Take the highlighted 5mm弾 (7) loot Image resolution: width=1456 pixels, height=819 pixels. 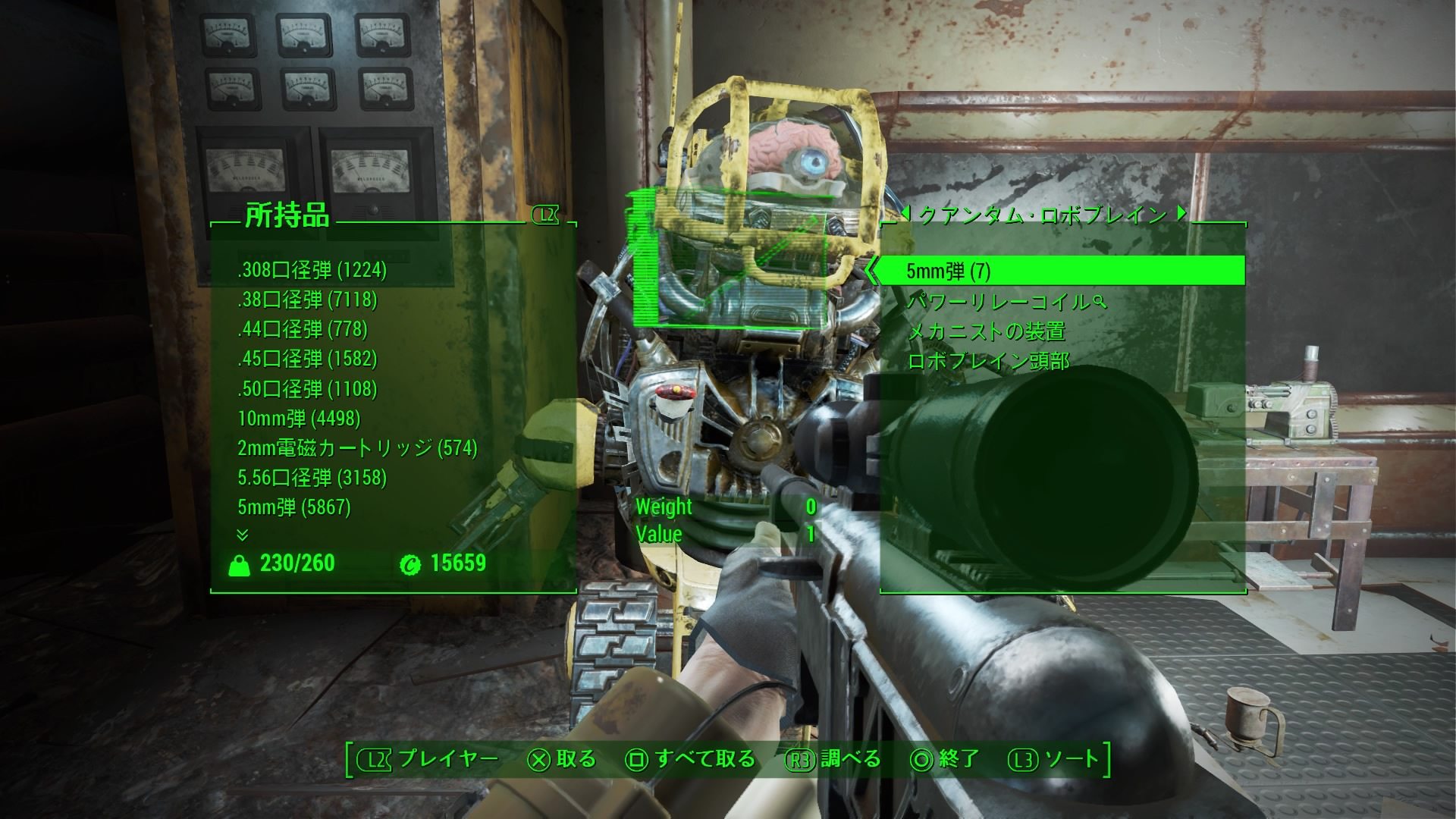[x=948, y=271]
